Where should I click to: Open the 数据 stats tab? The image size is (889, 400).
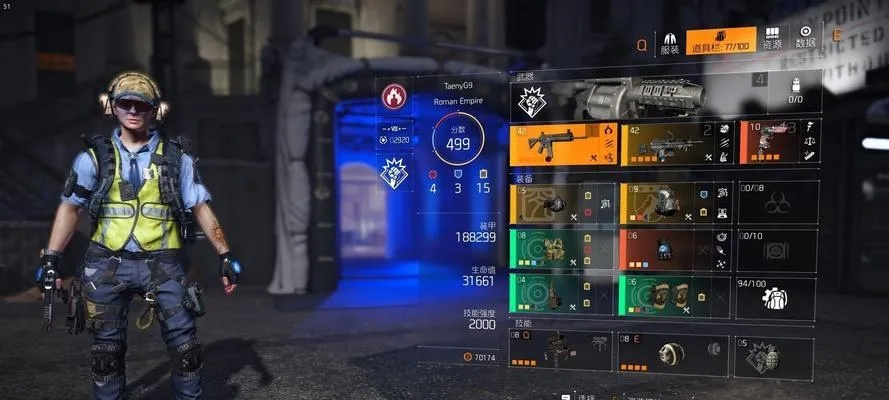(805, 41)
